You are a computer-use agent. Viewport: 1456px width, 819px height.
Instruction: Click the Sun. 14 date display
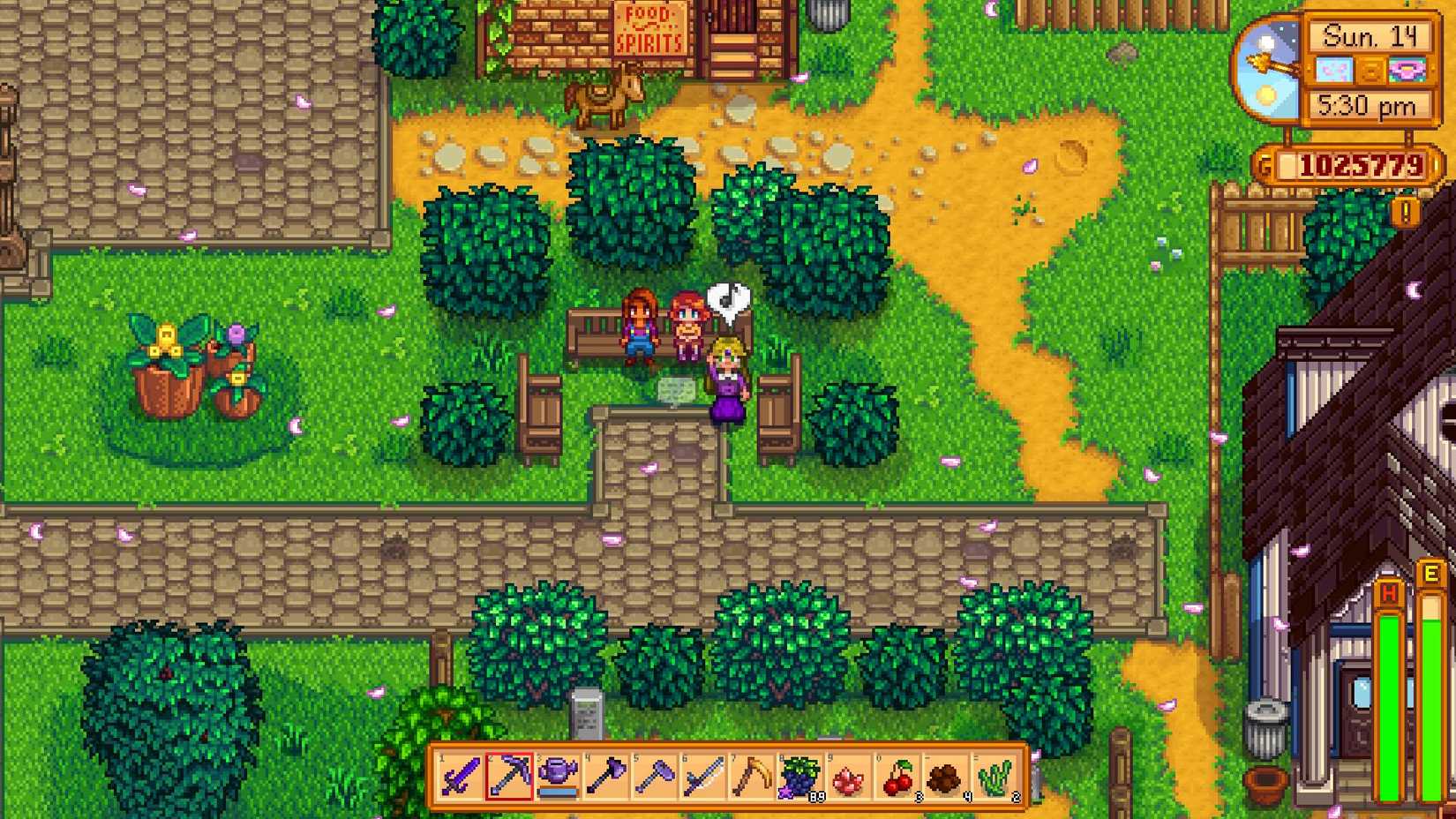[1371, 37]
